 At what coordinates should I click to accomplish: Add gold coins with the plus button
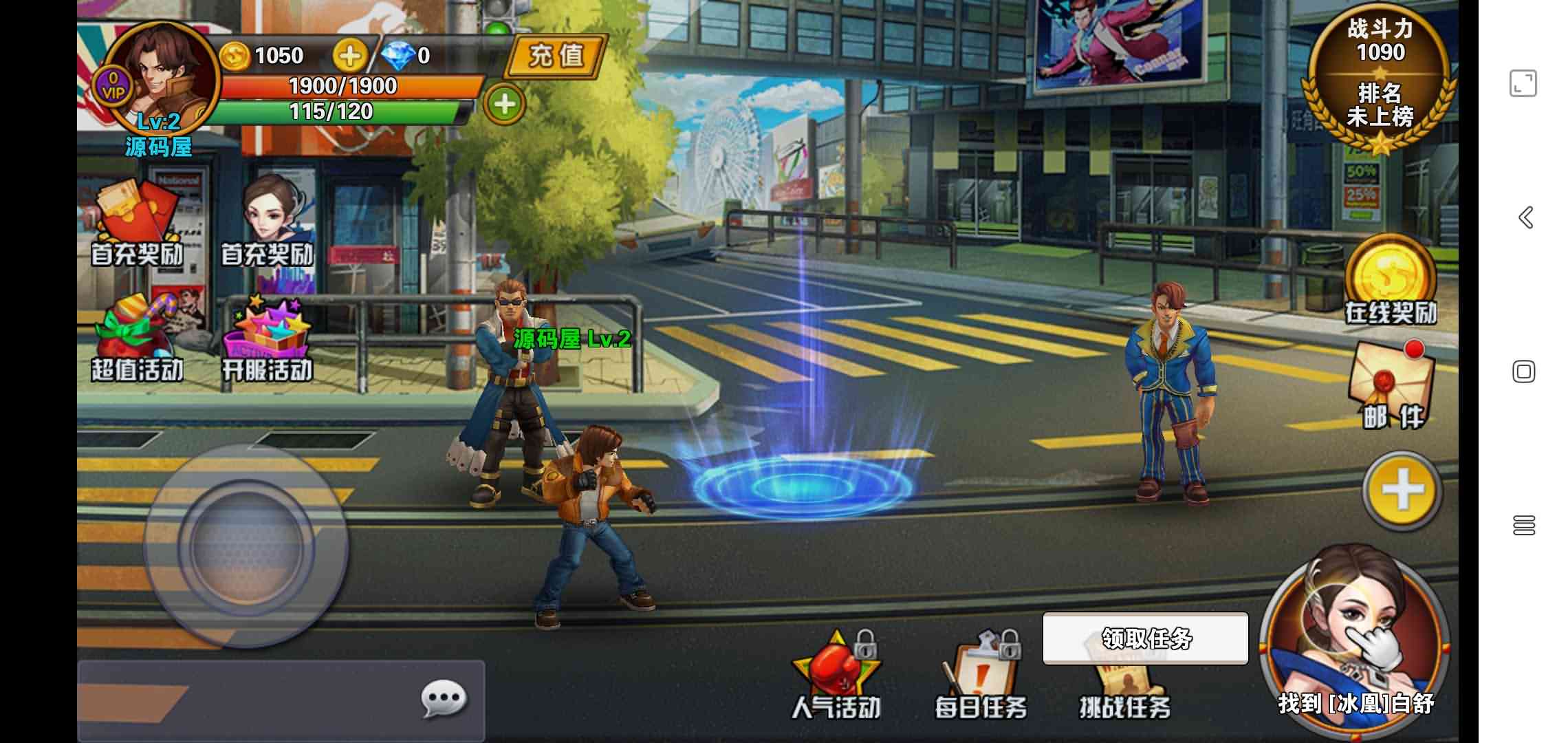pyautogui.click(x=349, y=56)
